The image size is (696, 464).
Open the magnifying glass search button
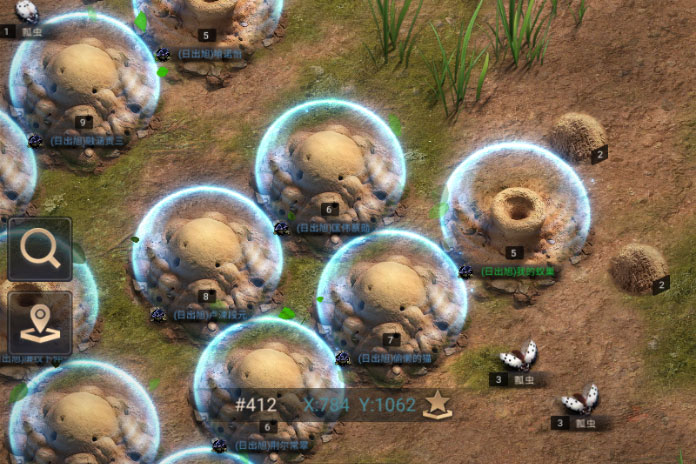(40, 249)
